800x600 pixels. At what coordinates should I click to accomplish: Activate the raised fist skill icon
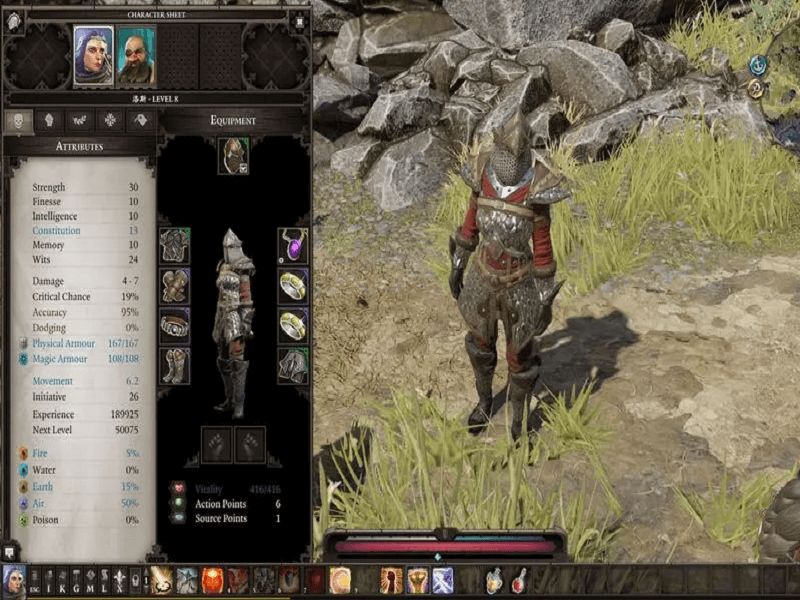pyautogui.click(x=391, y=580)
